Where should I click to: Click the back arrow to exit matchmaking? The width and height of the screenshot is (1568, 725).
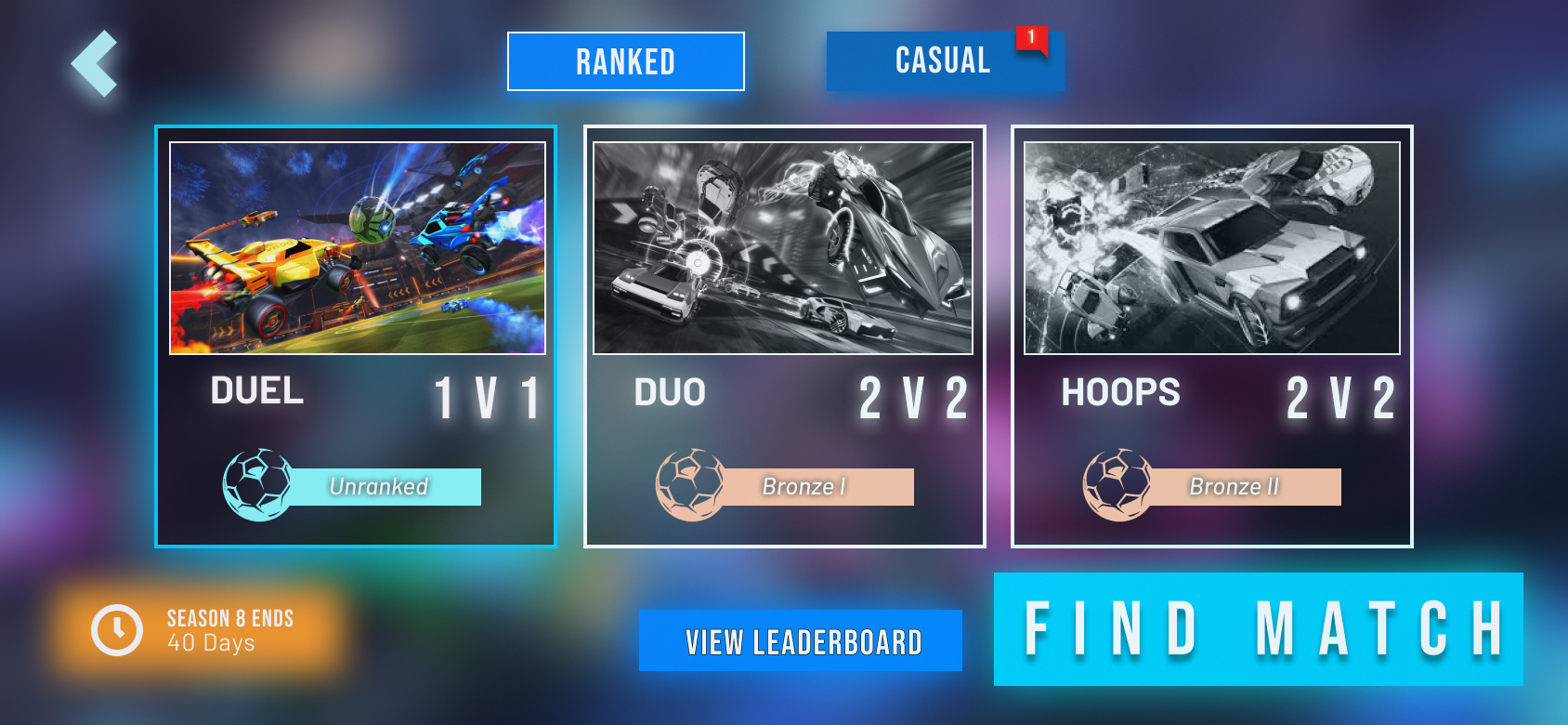[x=93, y=62]
